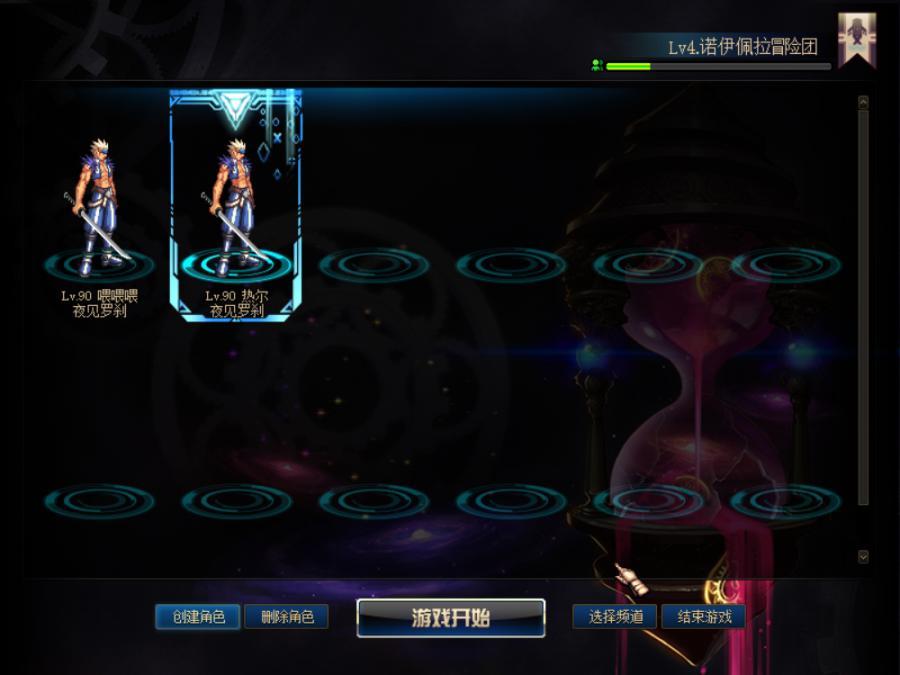Open the adventure guild banner icon

[x=856, y=39]
